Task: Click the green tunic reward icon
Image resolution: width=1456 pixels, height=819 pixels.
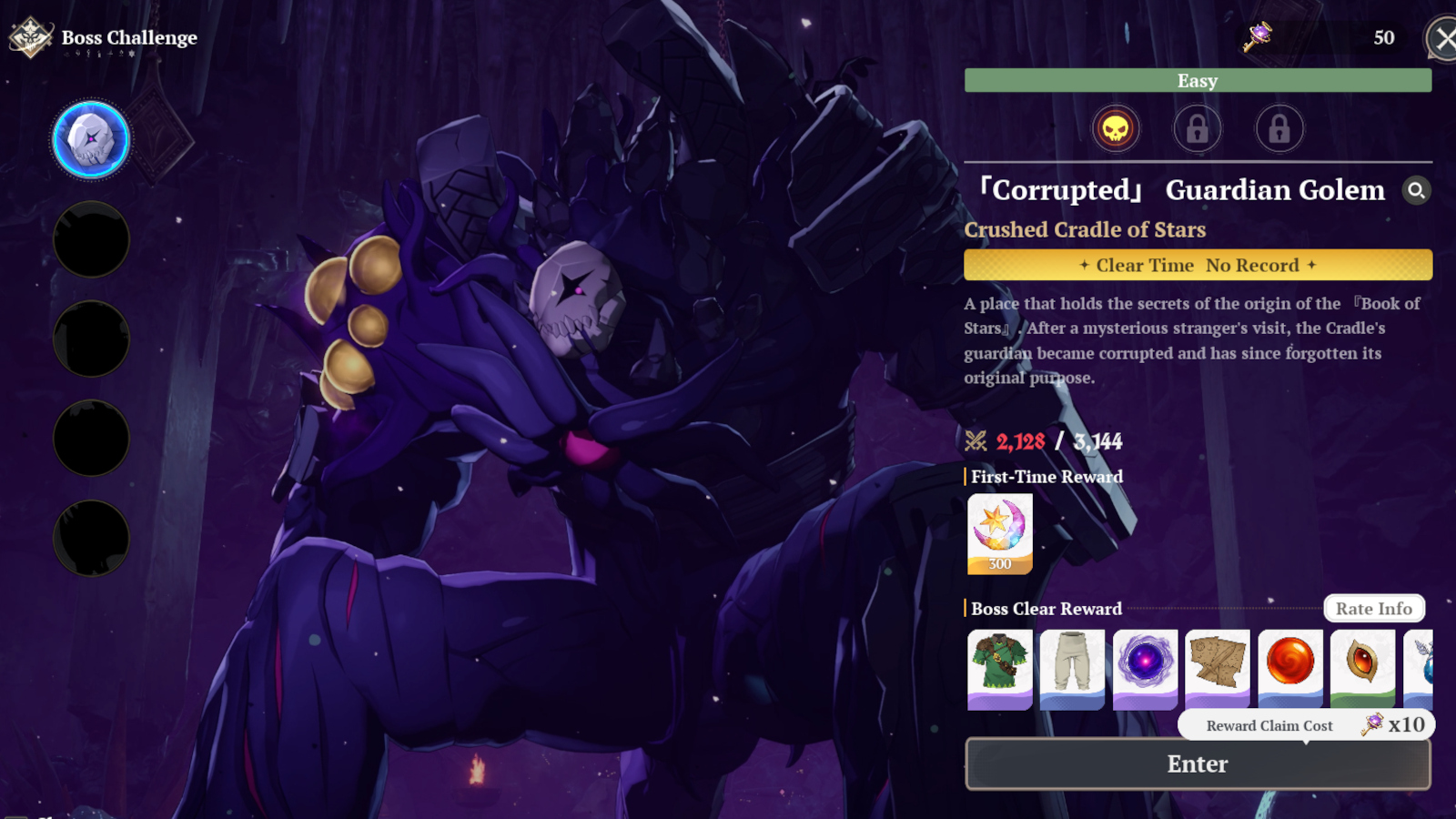Action: [x=999, y=668]
